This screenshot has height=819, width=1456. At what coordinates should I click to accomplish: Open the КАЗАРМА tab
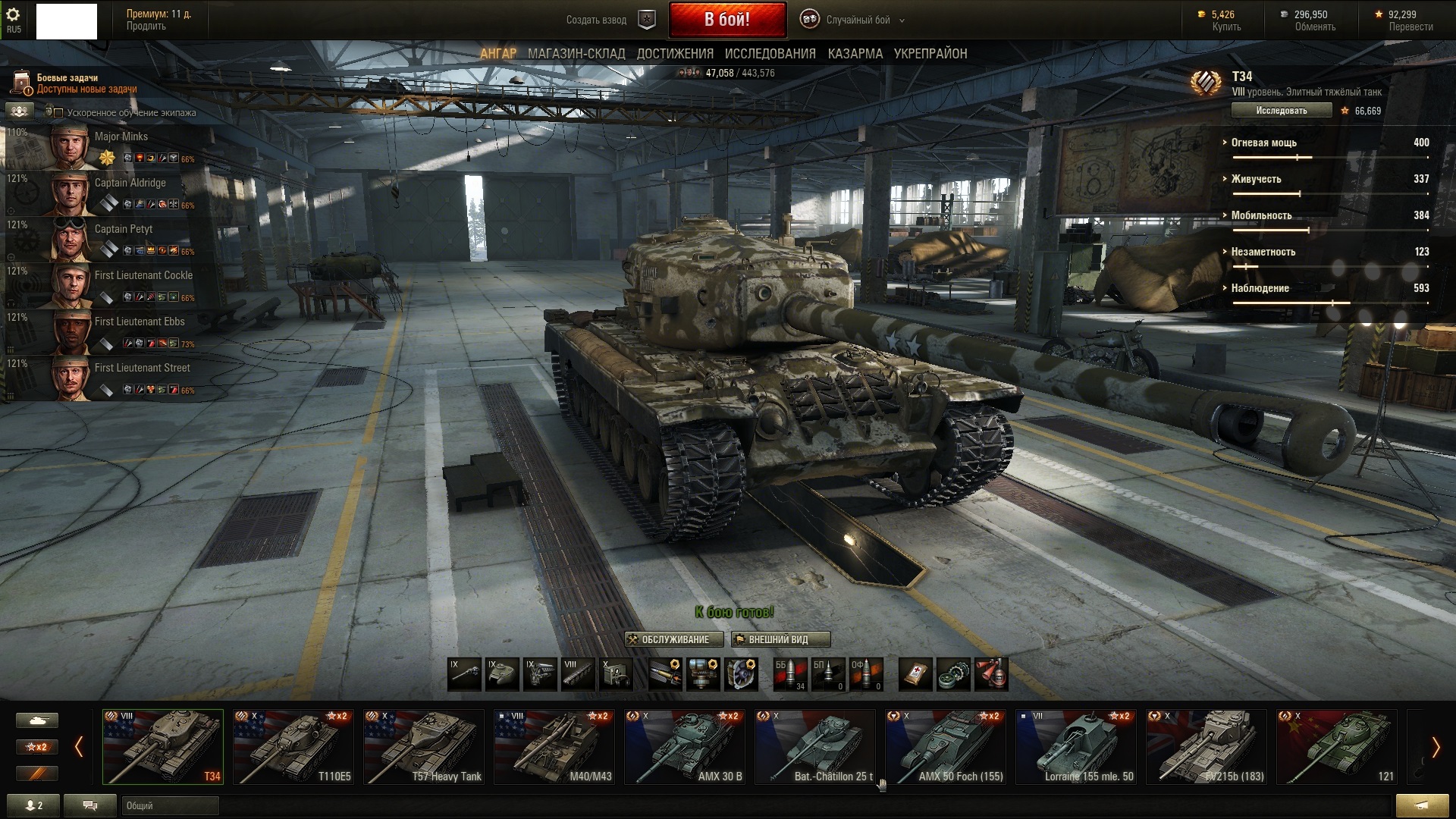point(855,54)
